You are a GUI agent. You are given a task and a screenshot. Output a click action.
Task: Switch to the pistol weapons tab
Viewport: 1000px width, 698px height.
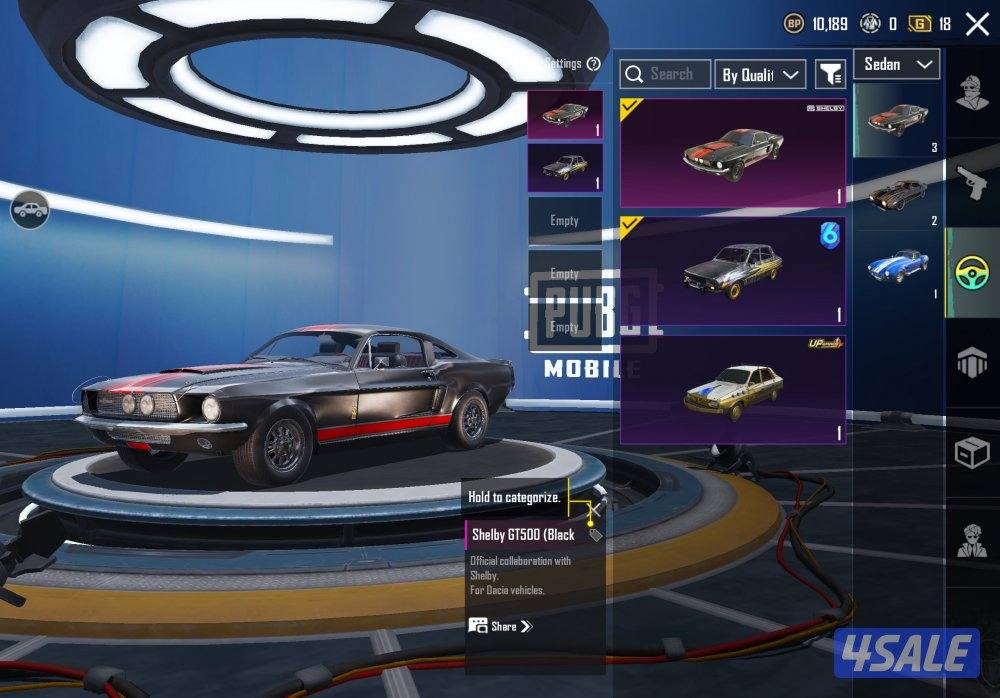tap(972, 182)
